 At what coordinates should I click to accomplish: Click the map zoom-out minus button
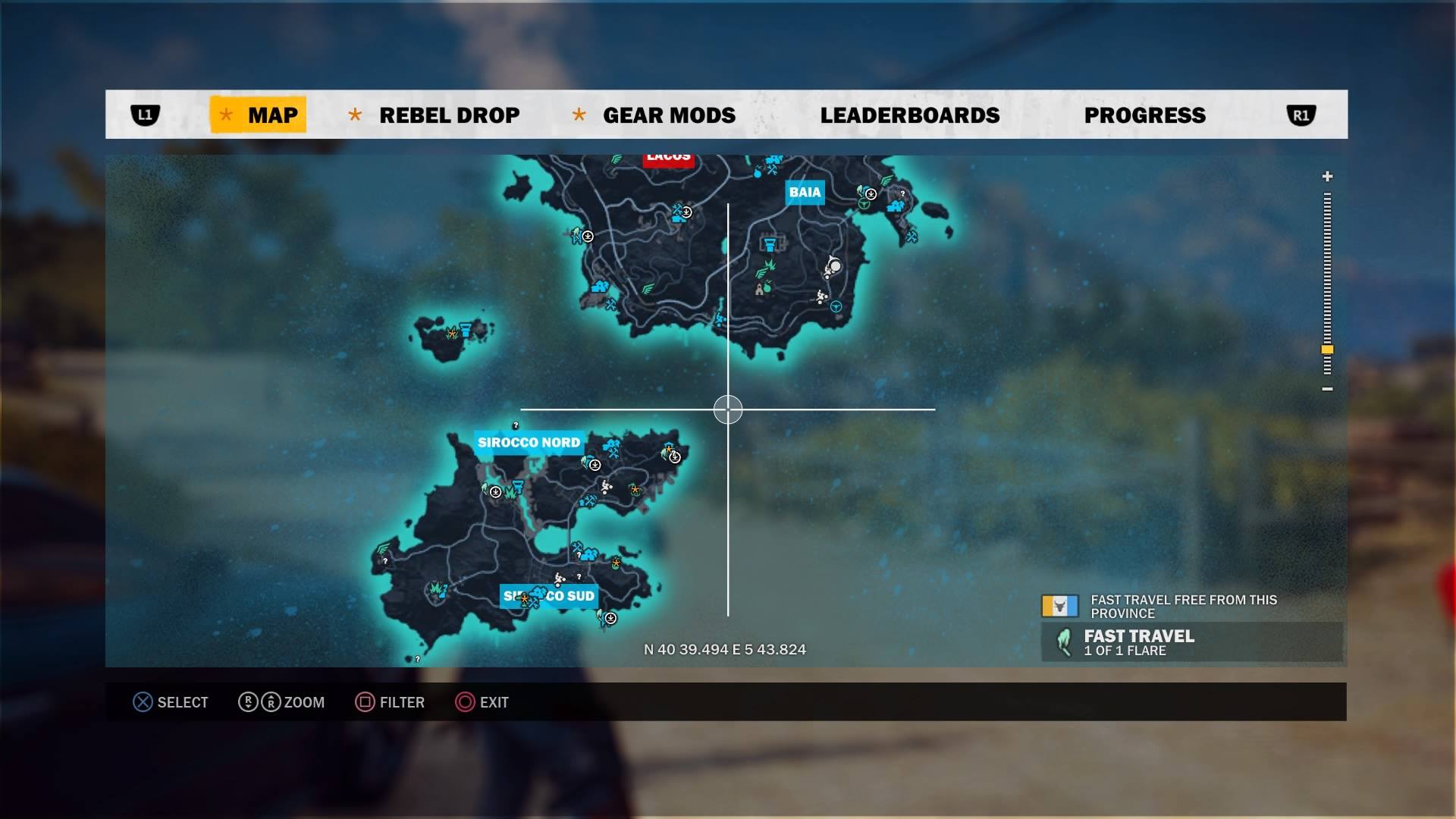click(1327, 389)
